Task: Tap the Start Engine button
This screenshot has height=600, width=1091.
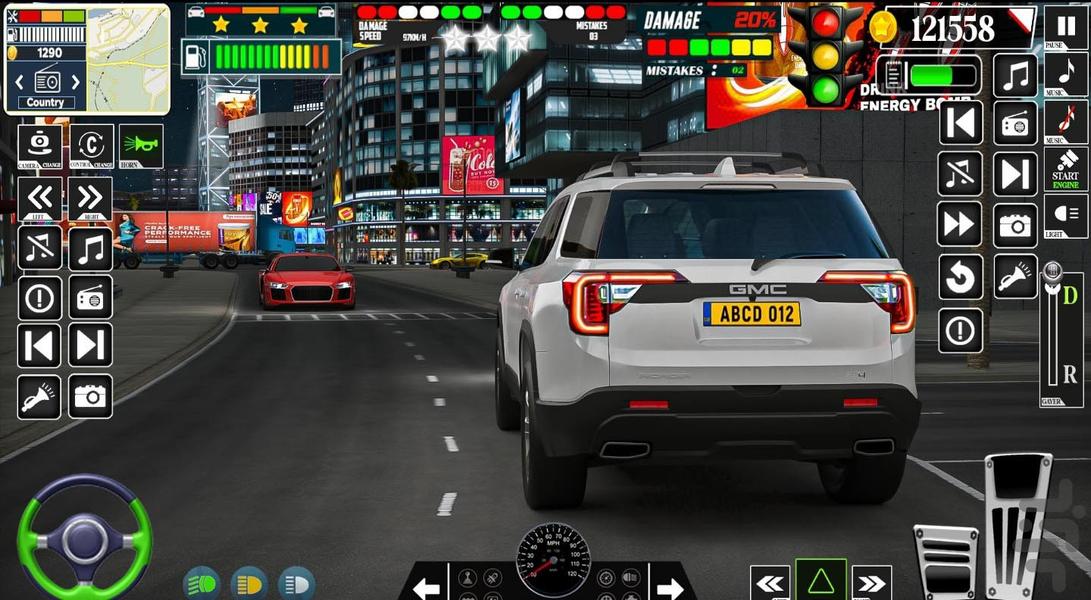Action: coord(1066,171)
